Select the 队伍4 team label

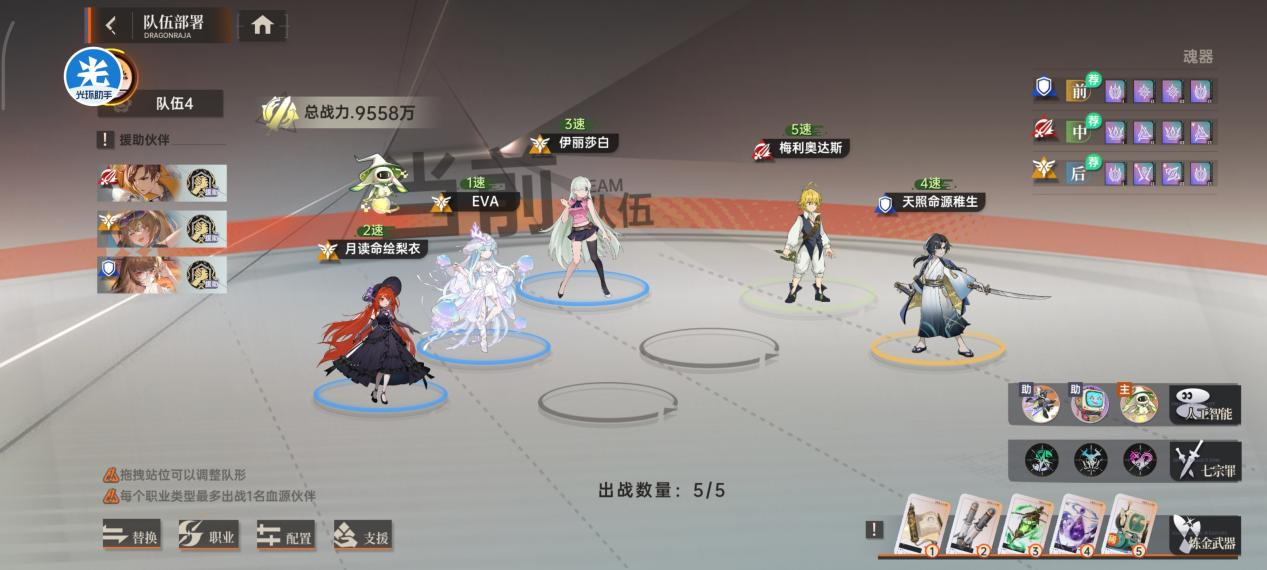[174, 103]
